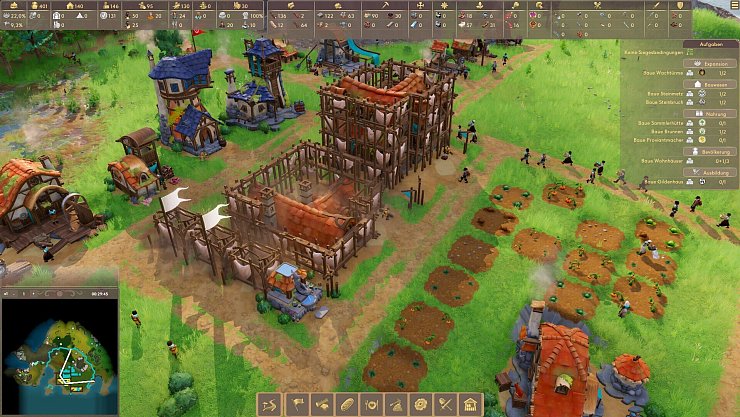Screen dimensions: 740x417
Task: Choose the bread loaf build category
Action: point(346,404)
